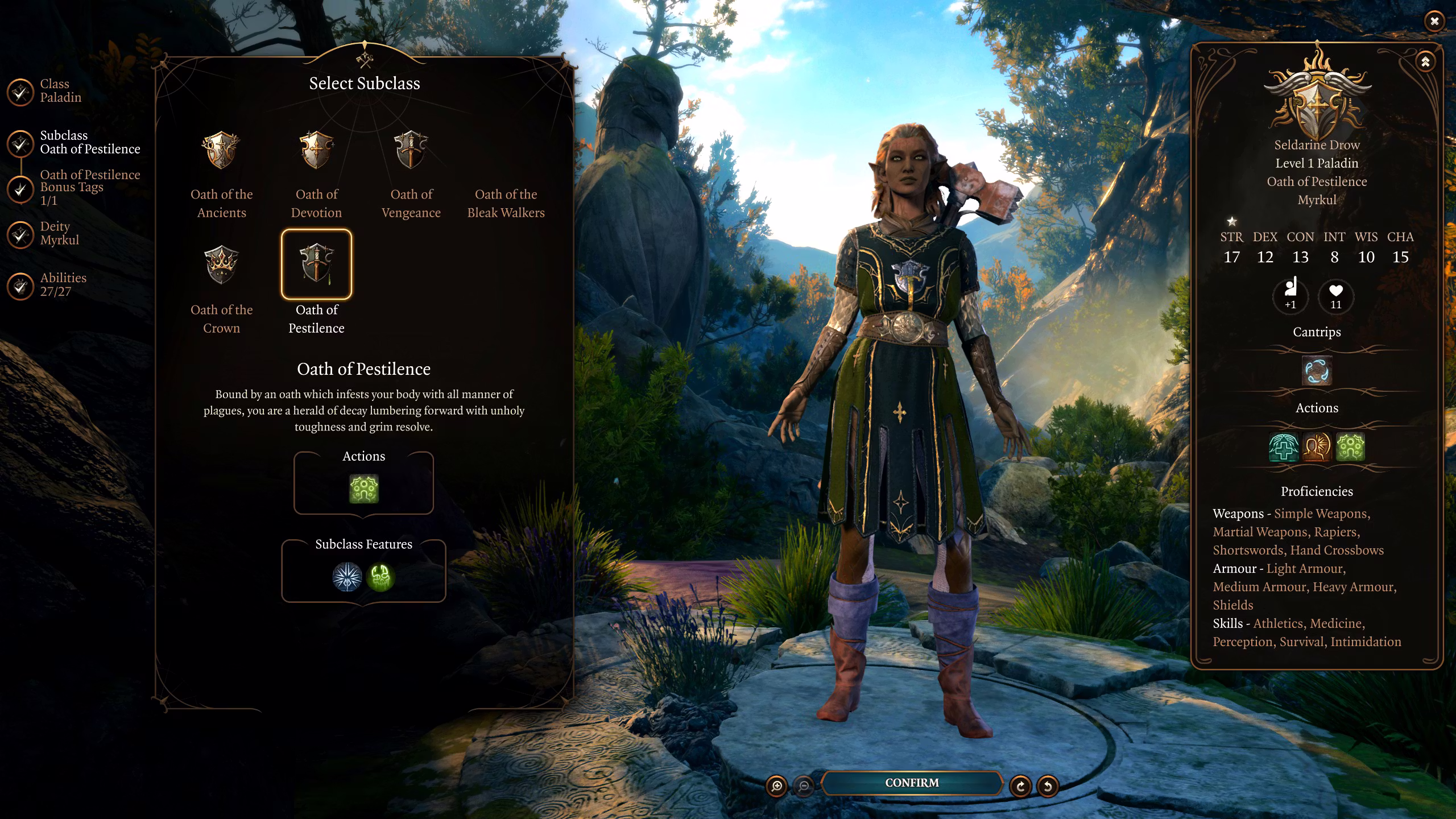Pick the Oath of Vengeance subclass
Screen dimensions: 1456x819
click(411, 150)
